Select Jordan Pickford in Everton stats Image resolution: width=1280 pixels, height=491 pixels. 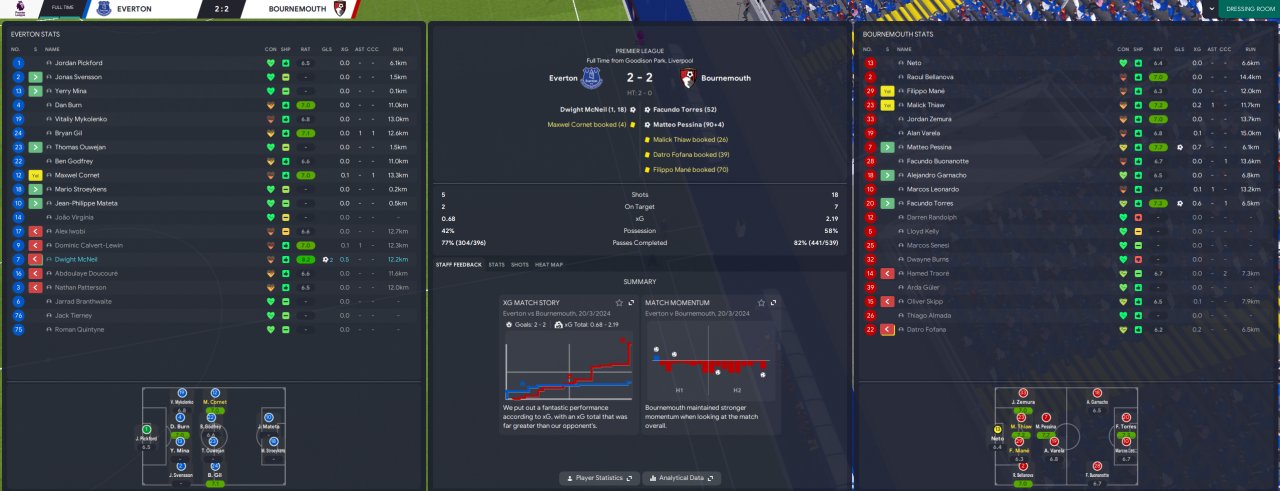tap(79, 63)
